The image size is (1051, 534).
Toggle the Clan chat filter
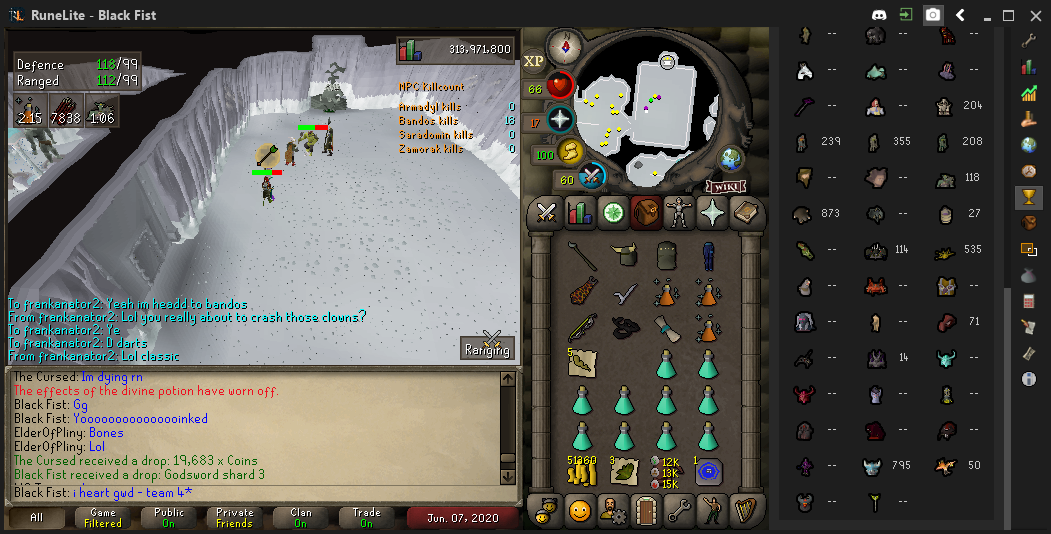coord(301,518)
